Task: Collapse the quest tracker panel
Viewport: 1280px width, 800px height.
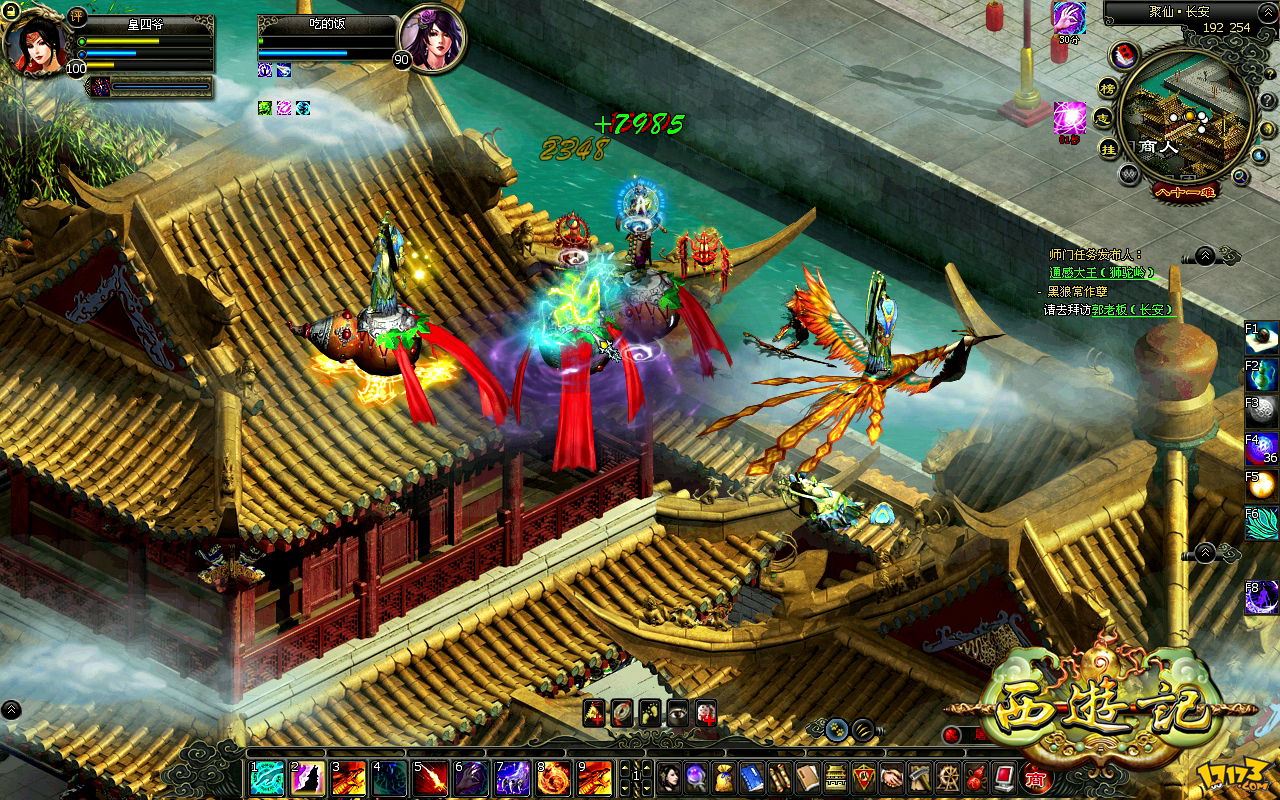Action: pos(1204,255)
